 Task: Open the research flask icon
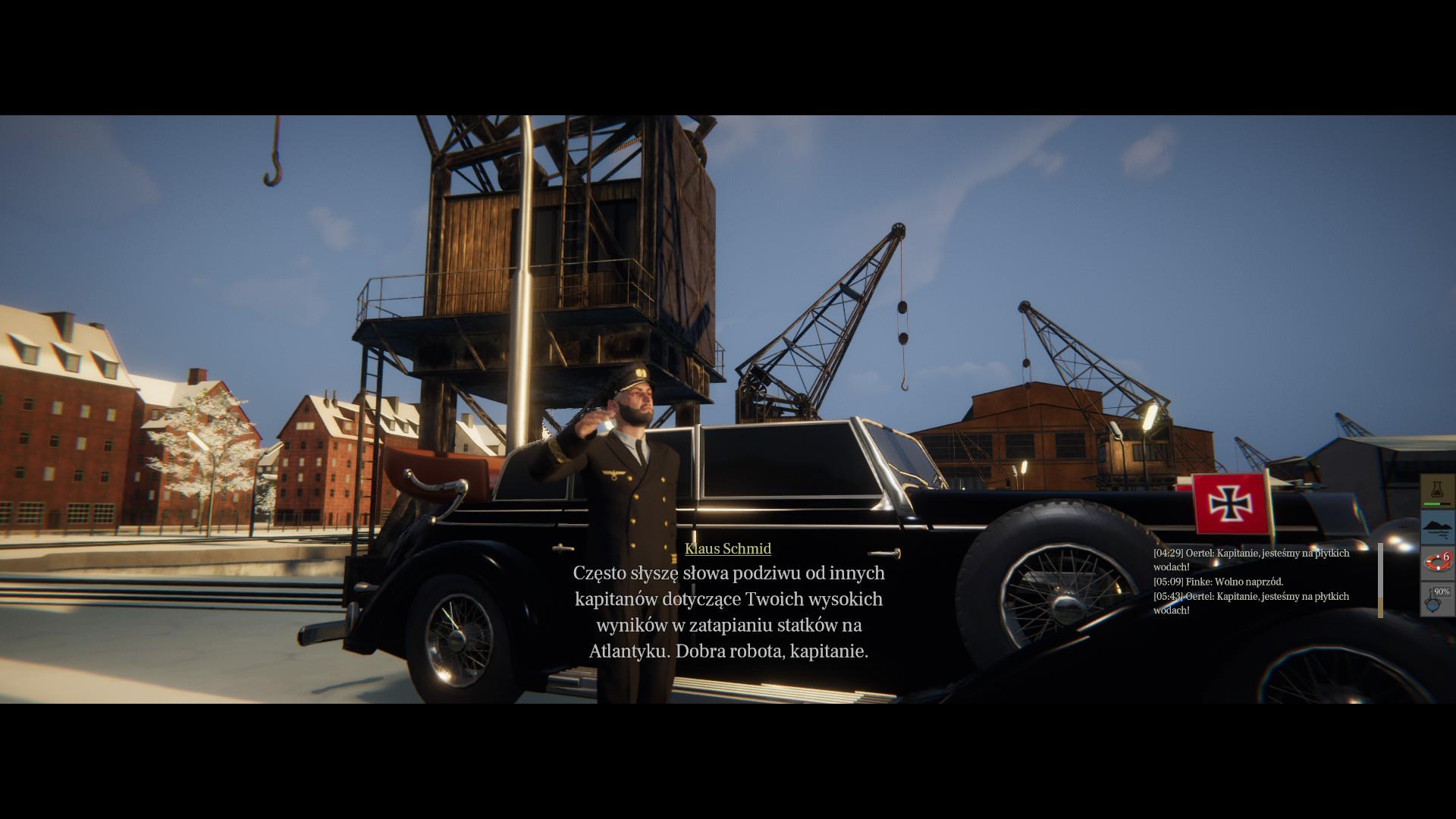(1437, 491)
